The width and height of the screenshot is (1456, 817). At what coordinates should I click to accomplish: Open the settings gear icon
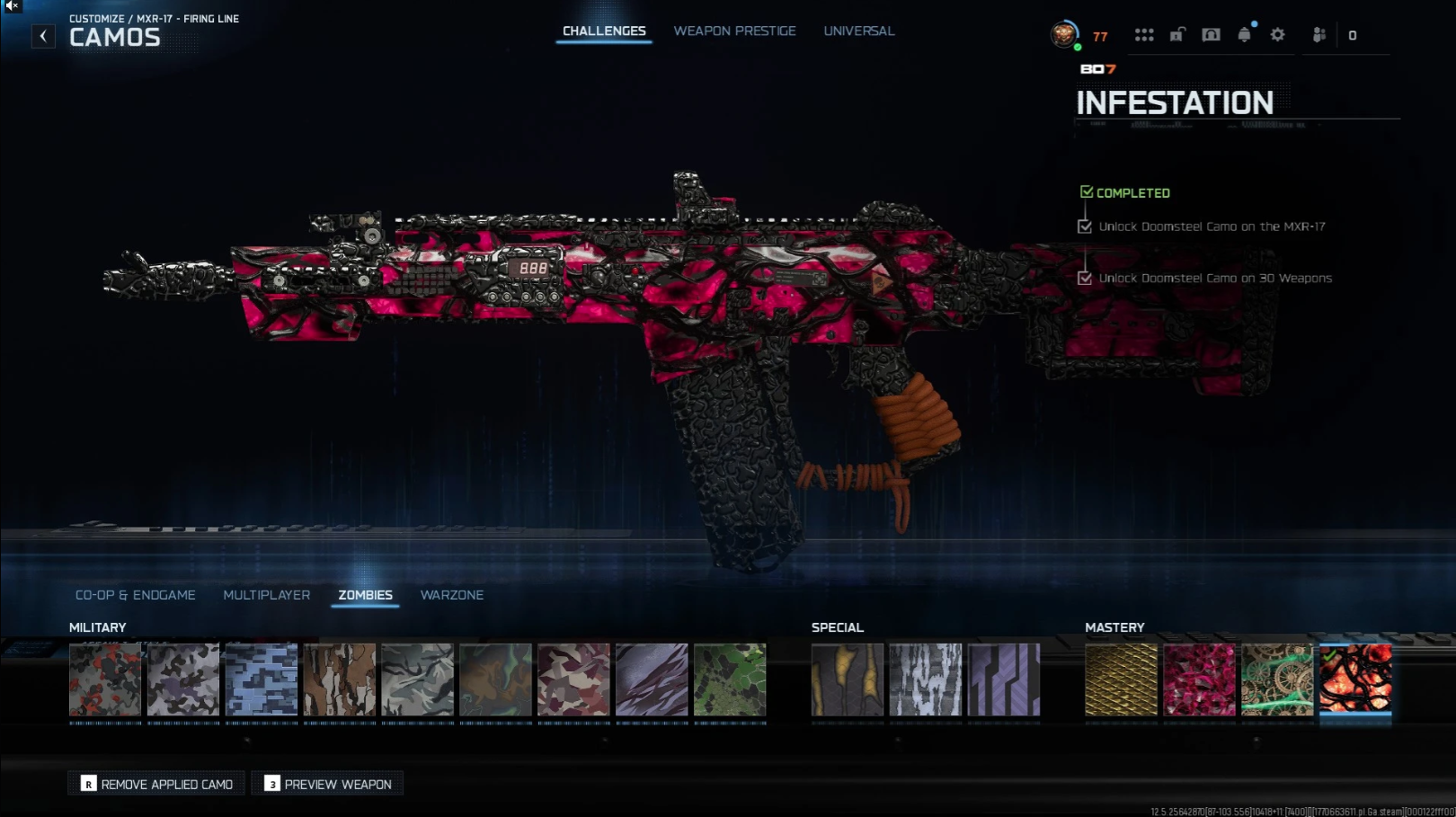coord(1277,35)
